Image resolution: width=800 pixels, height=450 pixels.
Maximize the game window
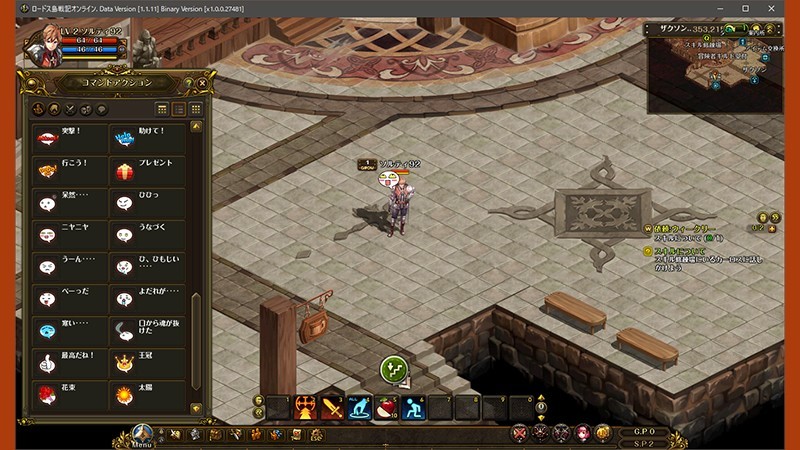[x=745, y=8]
